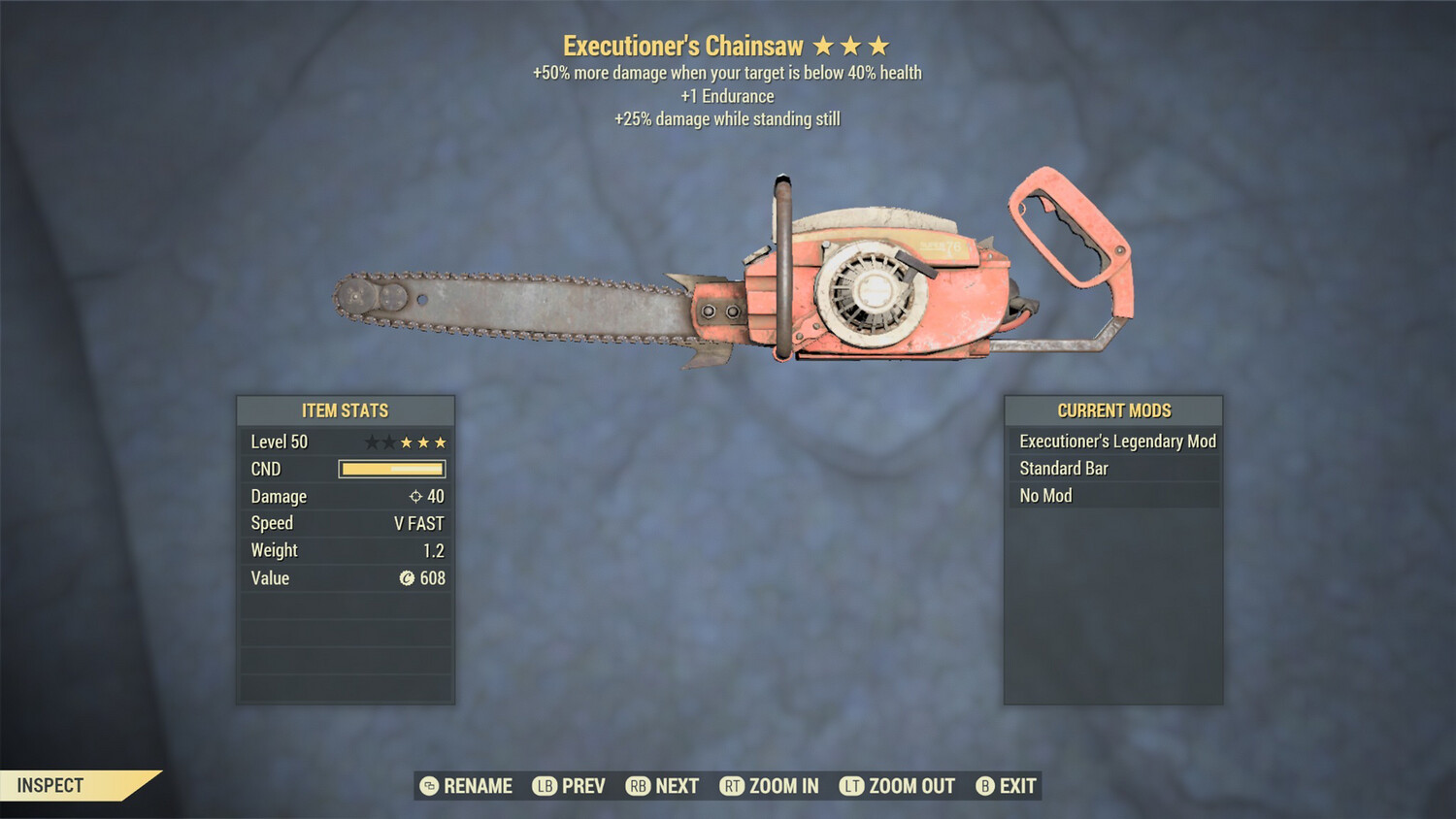
Task: Click the CND condition bar
Action: [x=391, y=469]
